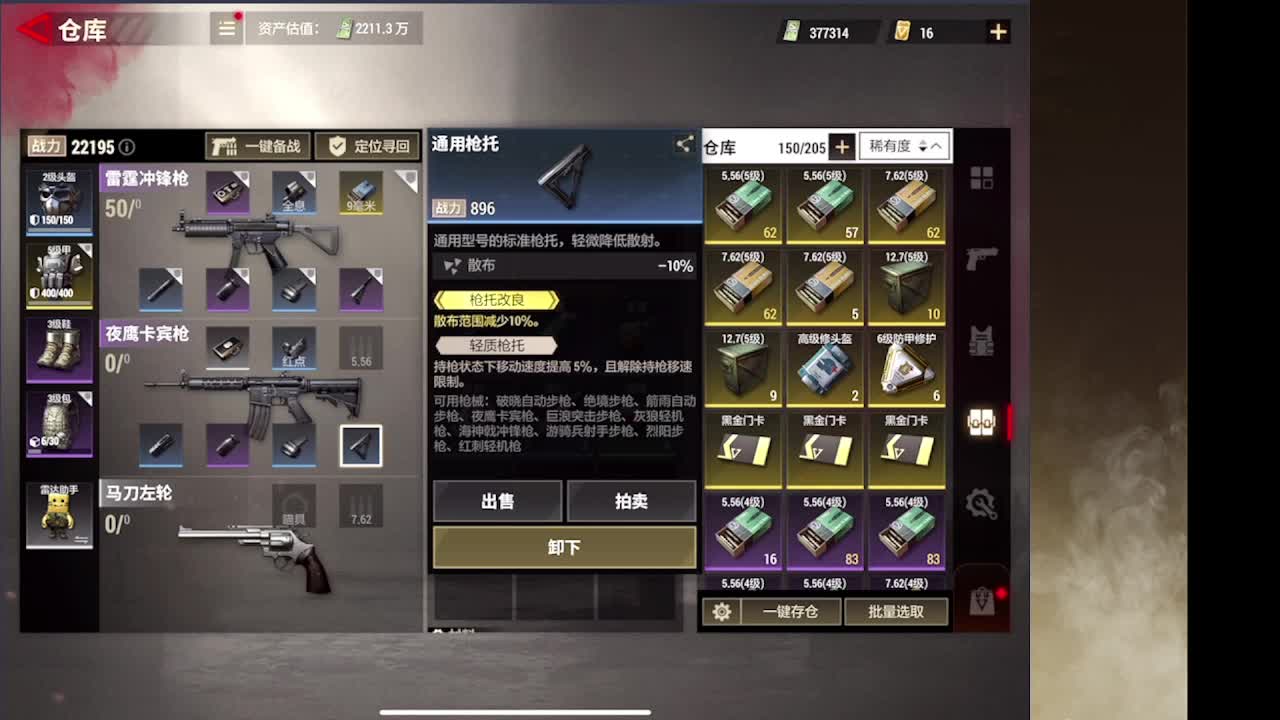Click the share icon beside 通用枪托
The width and height of the screenshot is (1280, 720).
[685, 144]
